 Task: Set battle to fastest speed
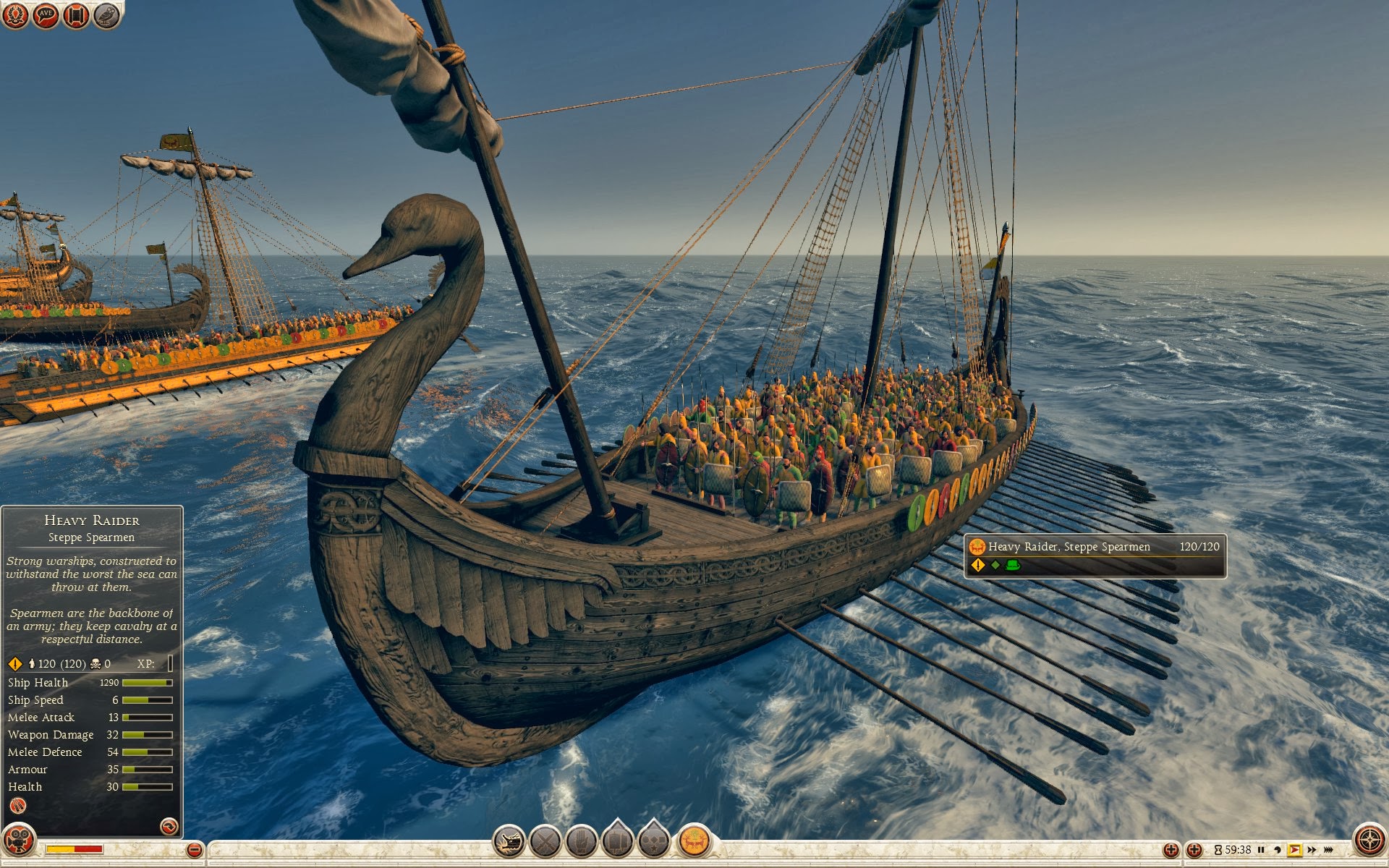pyautogui.click(x=1328, y=850)
